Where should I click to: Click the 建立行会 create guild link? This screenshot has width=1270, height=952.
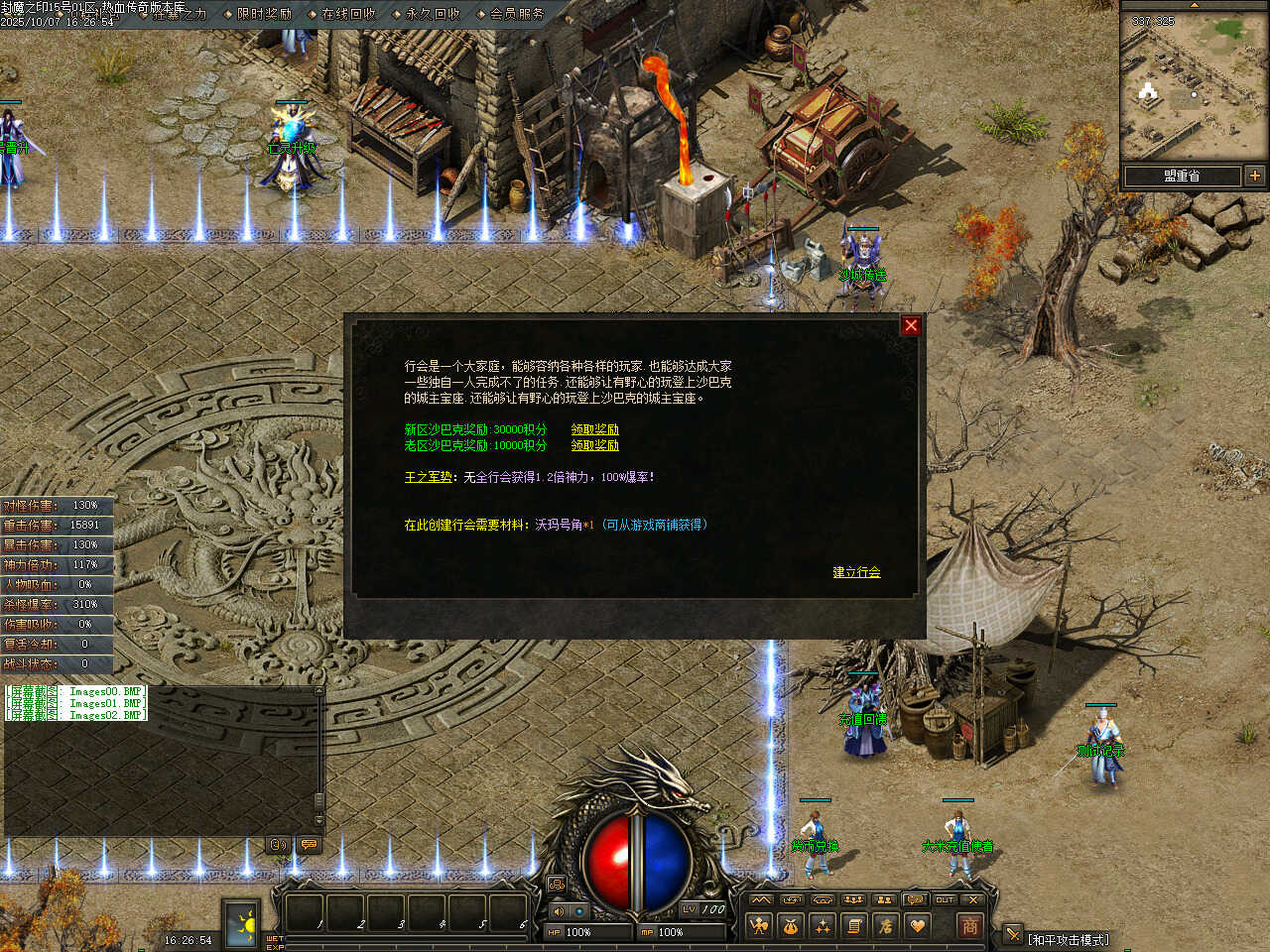(x=856, y=572)
